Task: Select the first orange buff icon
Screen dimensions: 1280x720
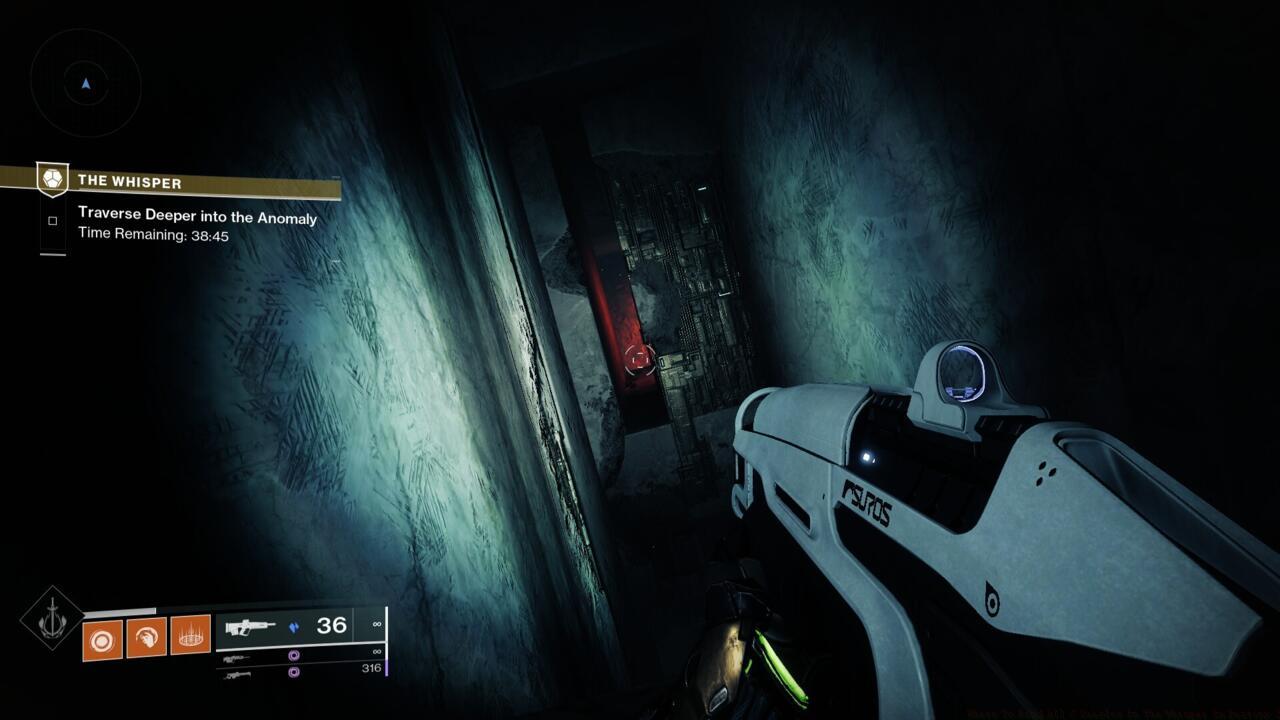Action: point(100,638)
